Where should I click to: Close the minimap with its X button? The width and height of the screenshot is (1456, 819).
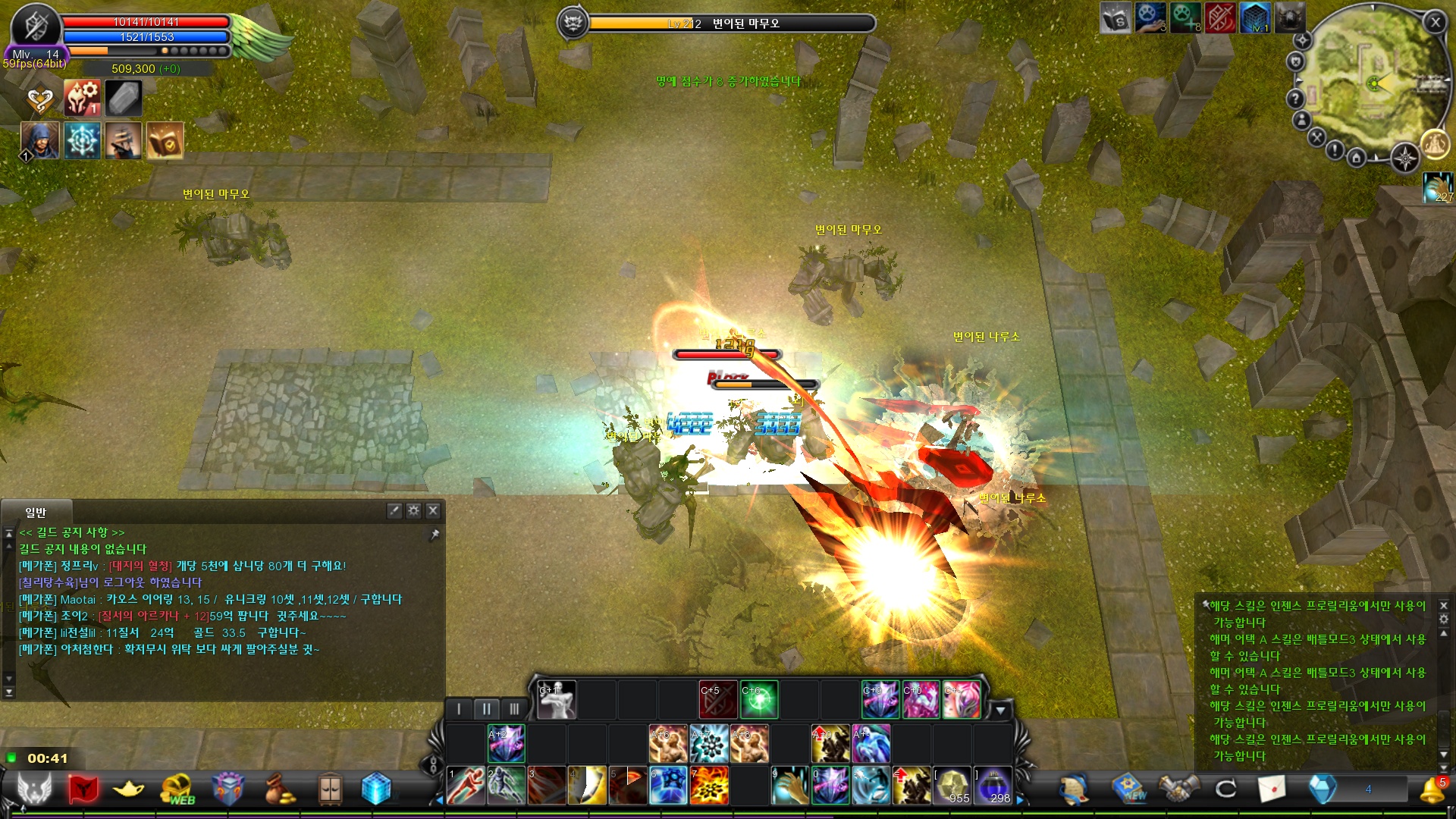[1435, 23]
